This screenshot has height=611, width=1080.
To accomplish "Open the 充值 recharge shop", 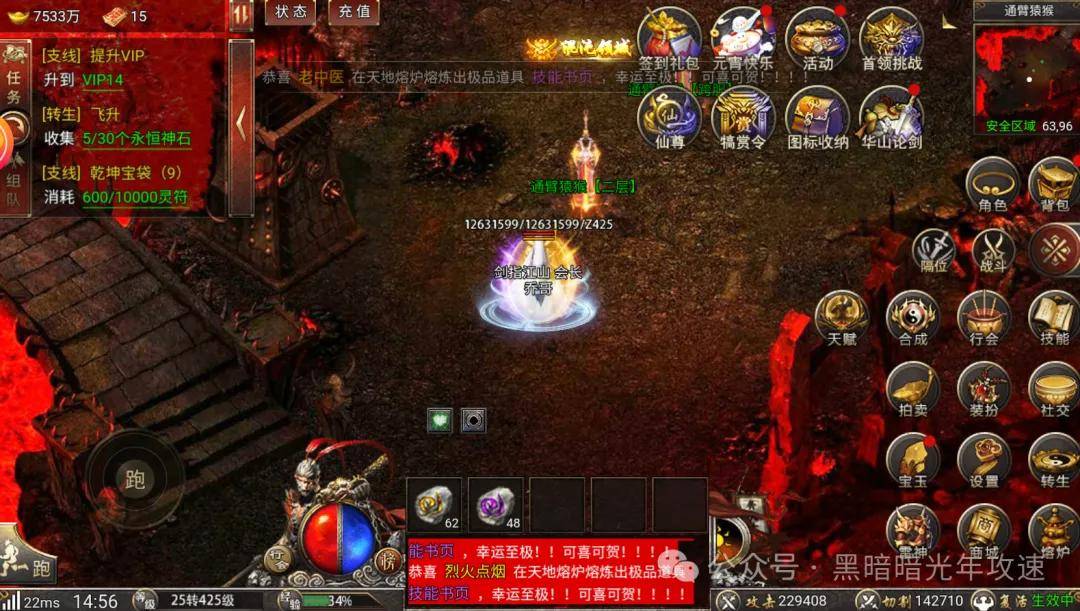I will [x=354, y=12].
